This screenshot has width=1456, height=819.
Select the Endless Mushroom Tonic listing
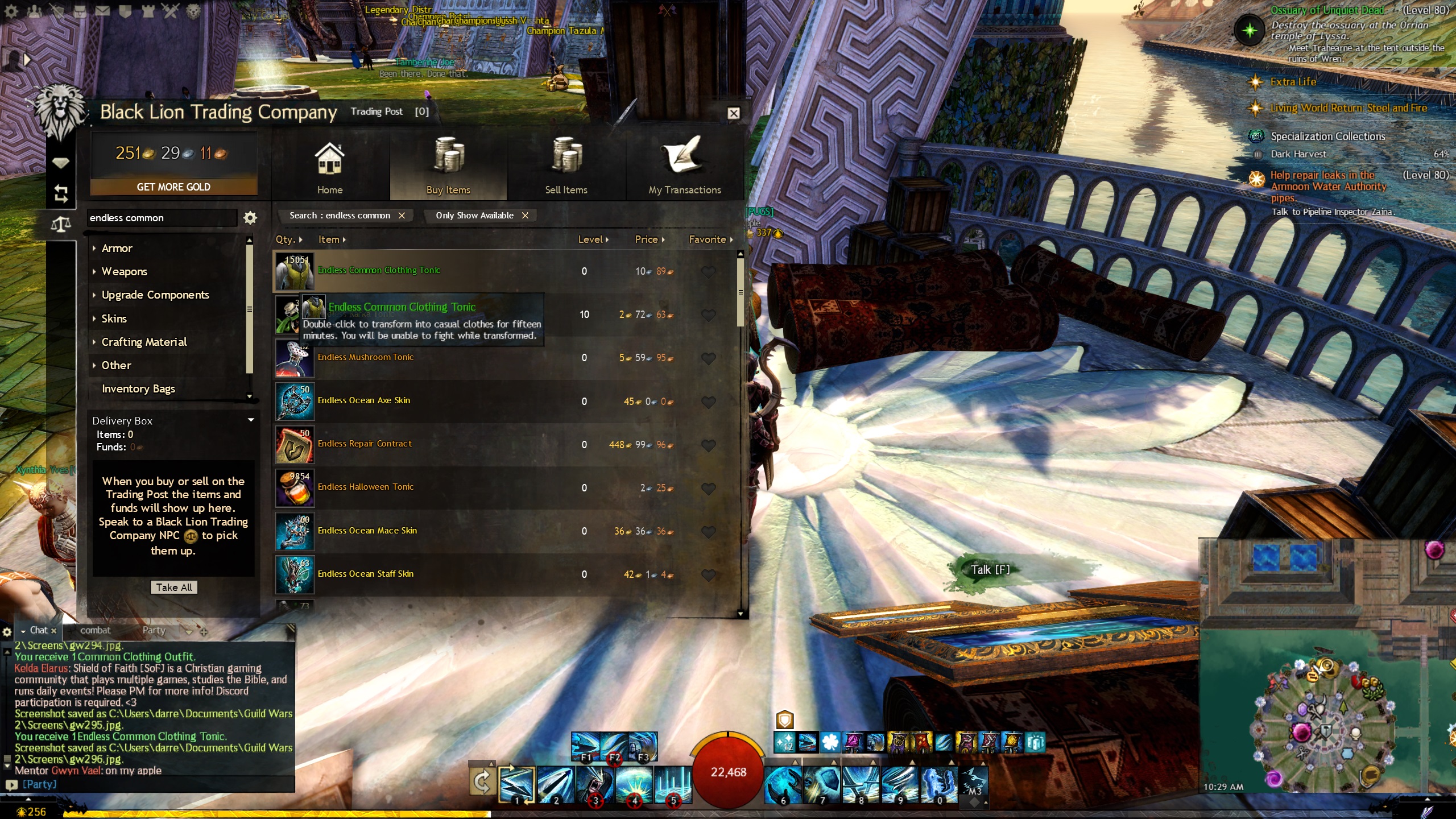point(366,358)
